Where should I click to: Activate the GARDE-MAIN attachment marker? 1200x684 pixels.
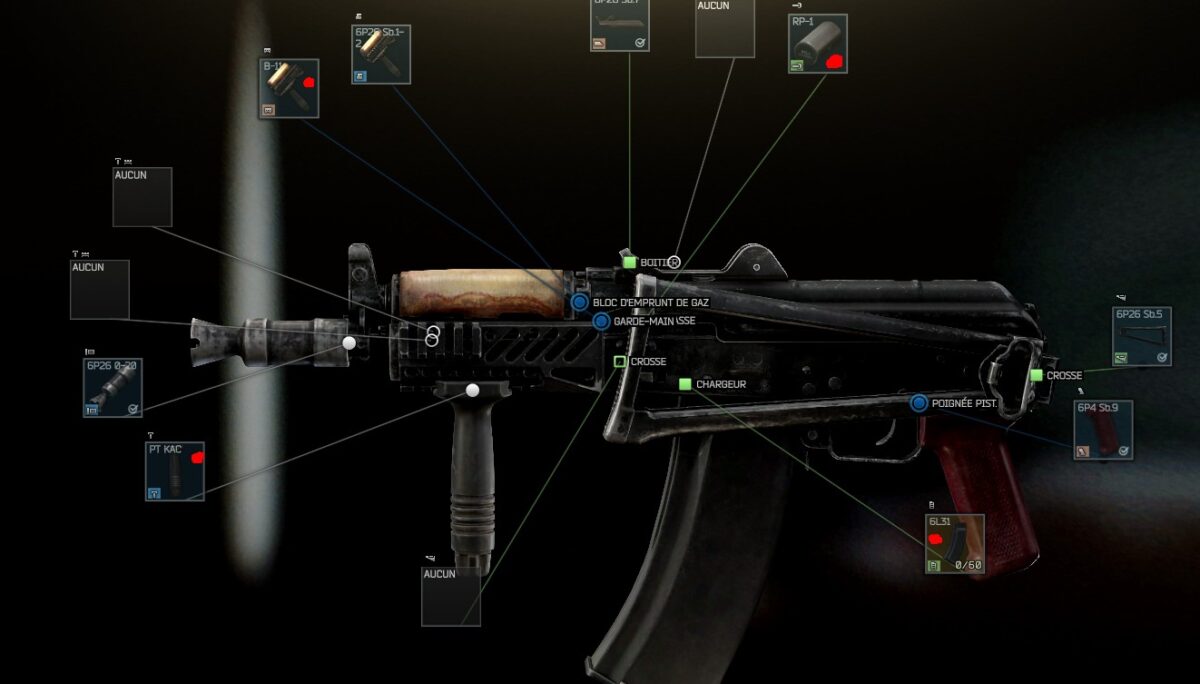[x=601, y=321]
